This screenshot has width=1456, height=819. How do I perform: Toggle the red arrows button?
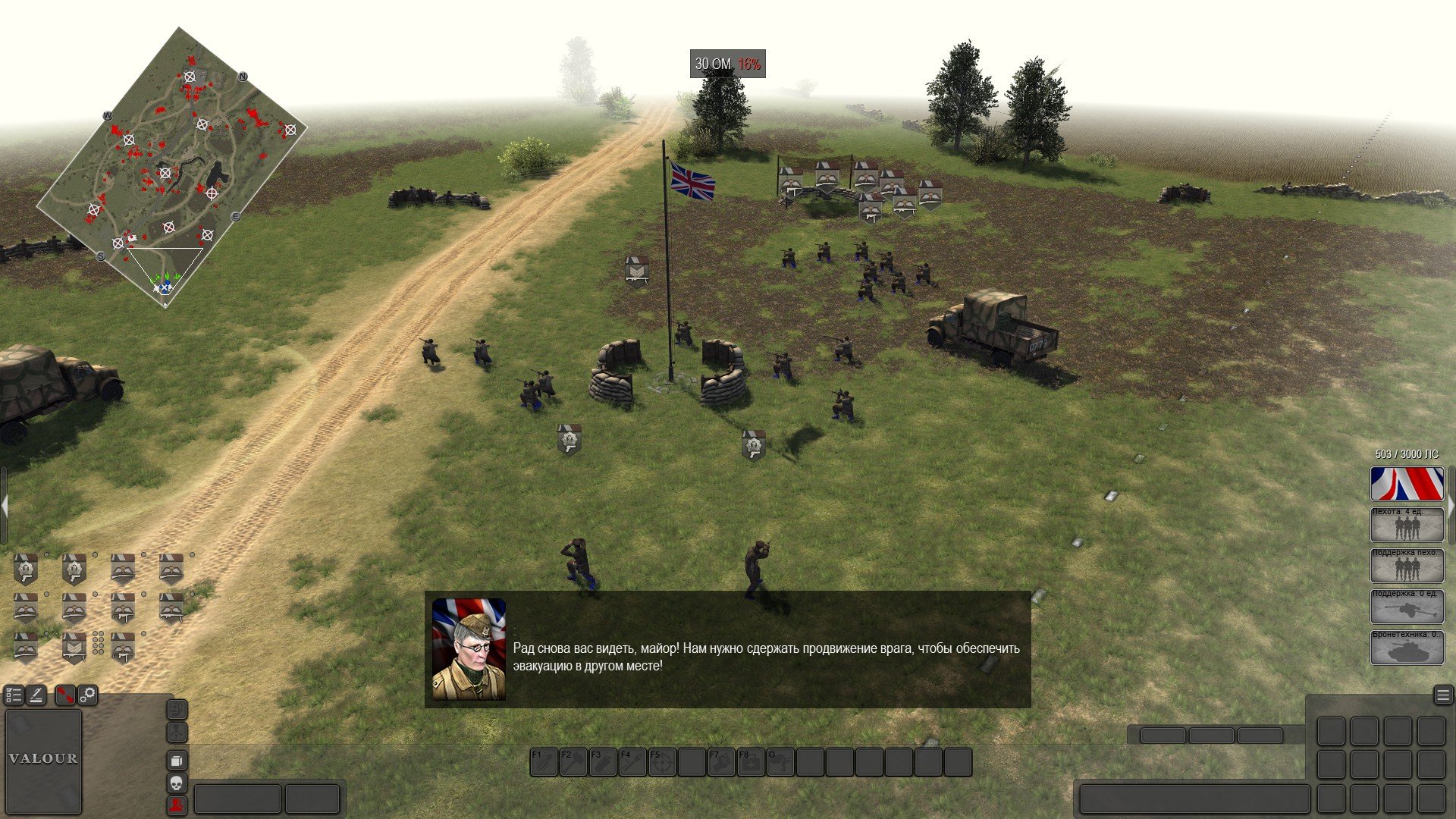pyautogui.click(x=65, y=695)
